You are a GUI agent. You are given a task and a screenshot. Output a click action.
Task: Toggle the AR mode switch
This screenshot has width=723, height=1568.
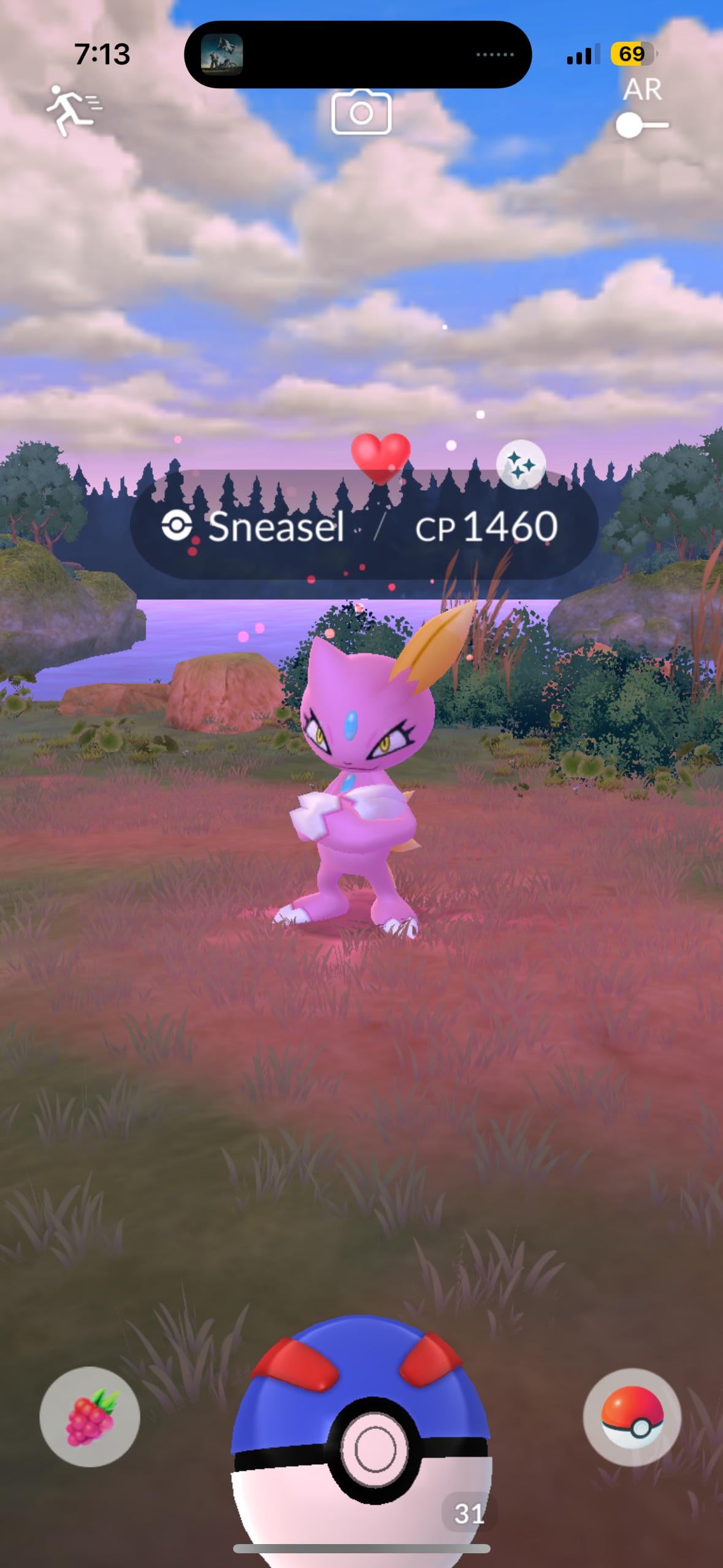pos(641,125)
